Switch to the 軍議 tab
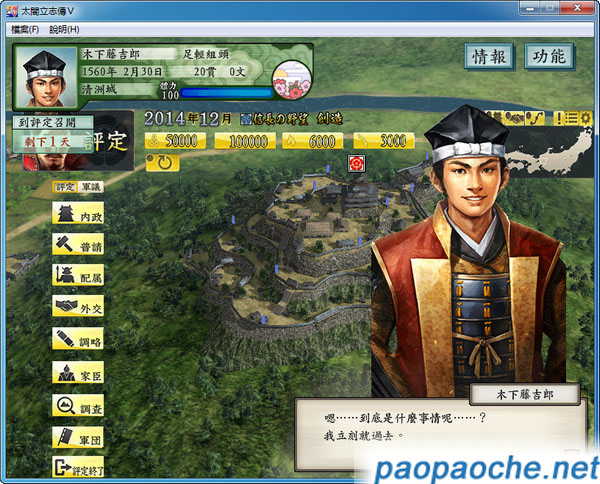This screenshot has width=600, height=484. point(91,186)
